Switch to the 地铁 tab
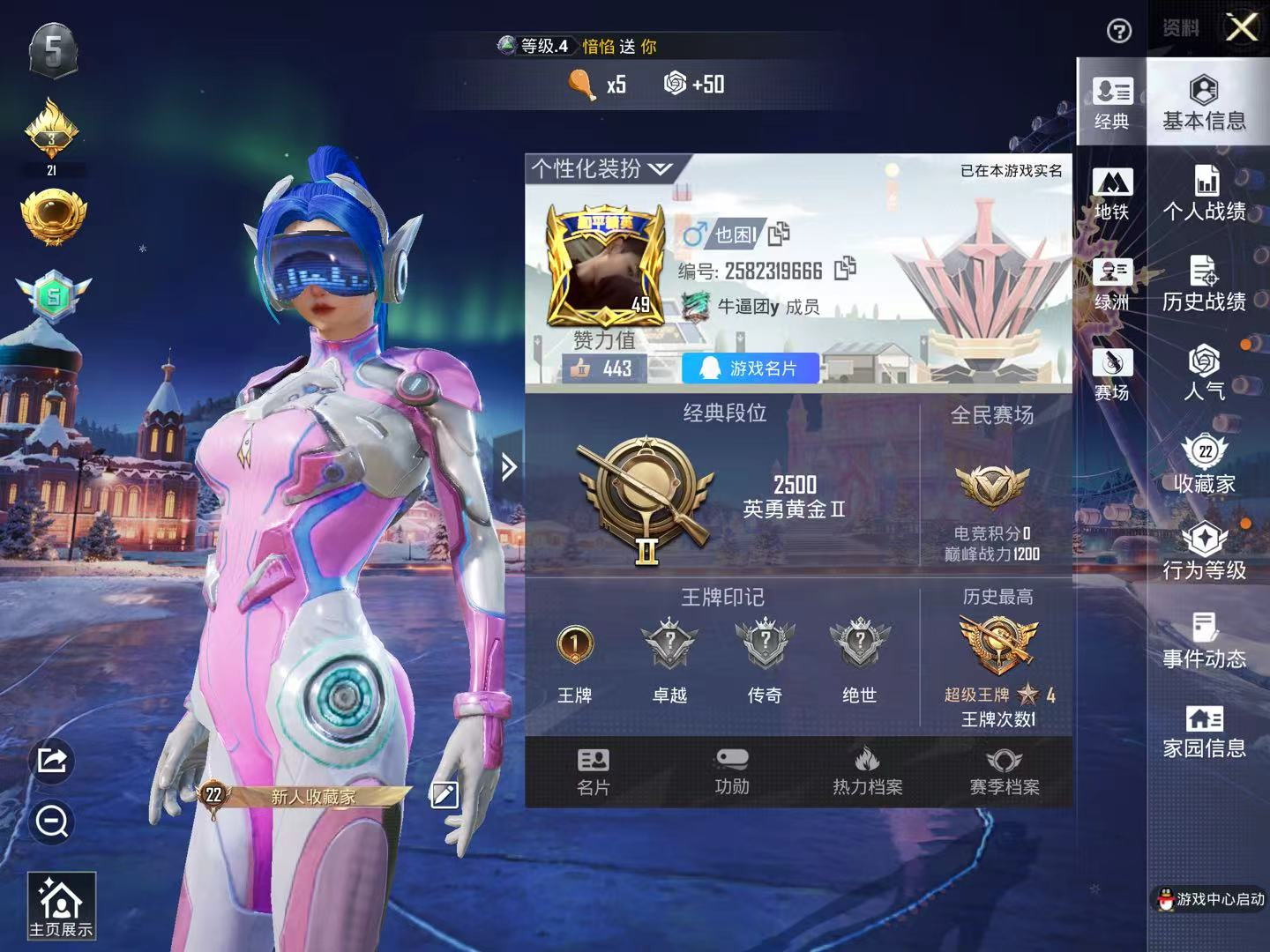The height and width of the screenshot is (952, 1270). (x=1112, y=196)
